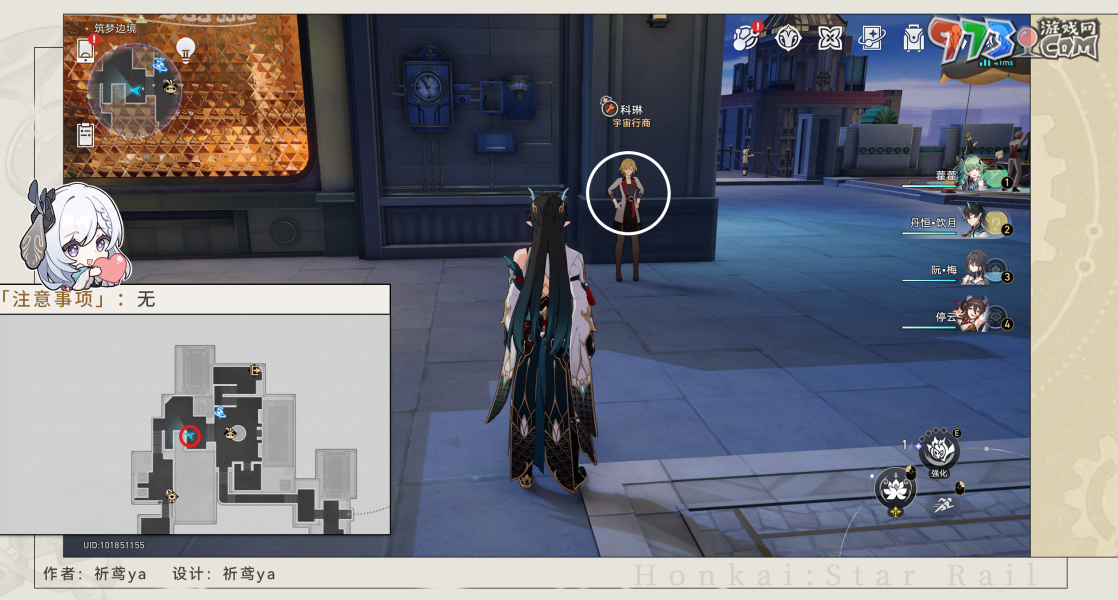Open the circular minimap
This screenshot has height=600, width=1118.
point(134,90)
